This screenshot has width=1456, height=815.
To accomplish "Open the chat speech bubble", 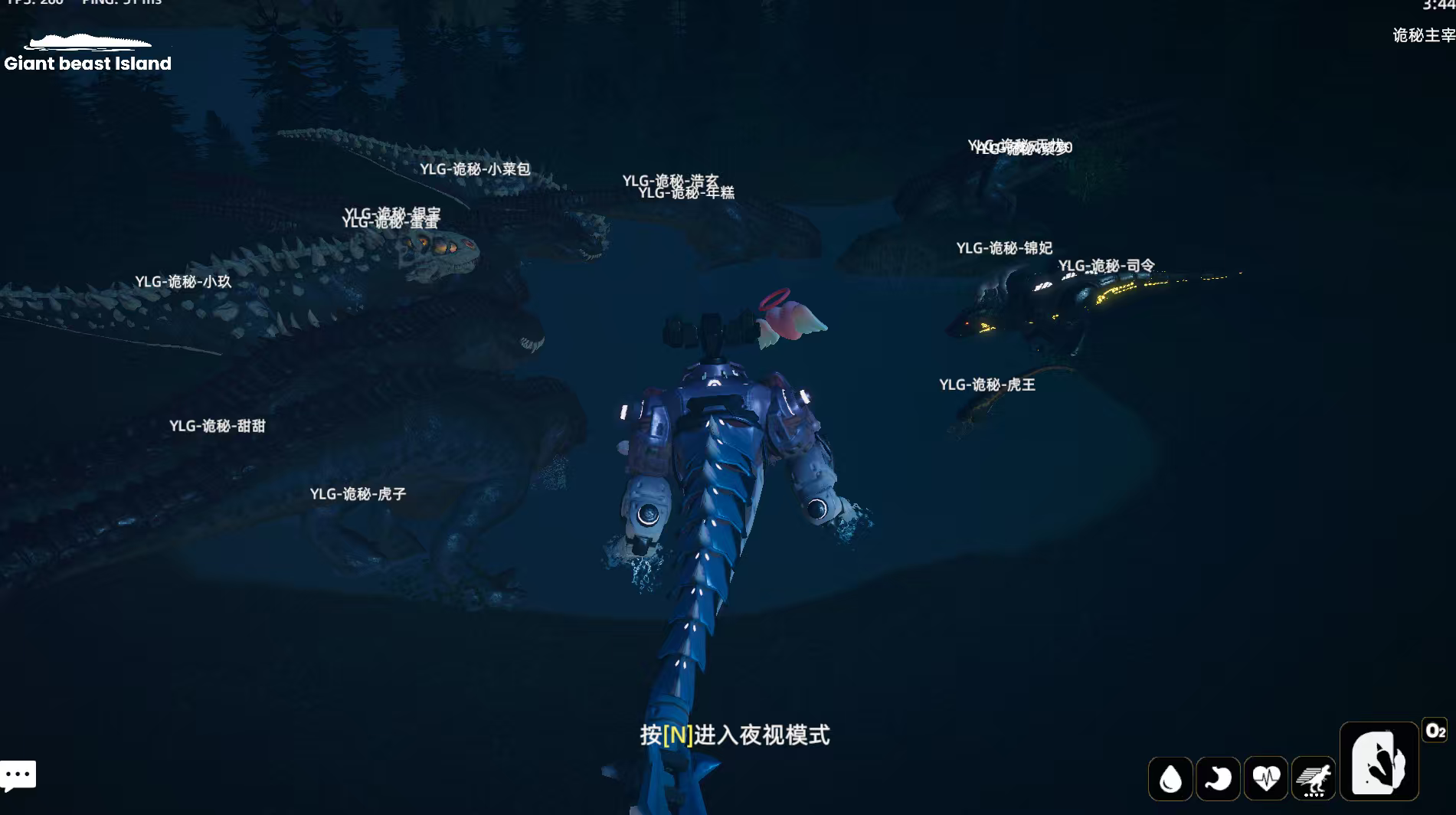I will [18, 775].
